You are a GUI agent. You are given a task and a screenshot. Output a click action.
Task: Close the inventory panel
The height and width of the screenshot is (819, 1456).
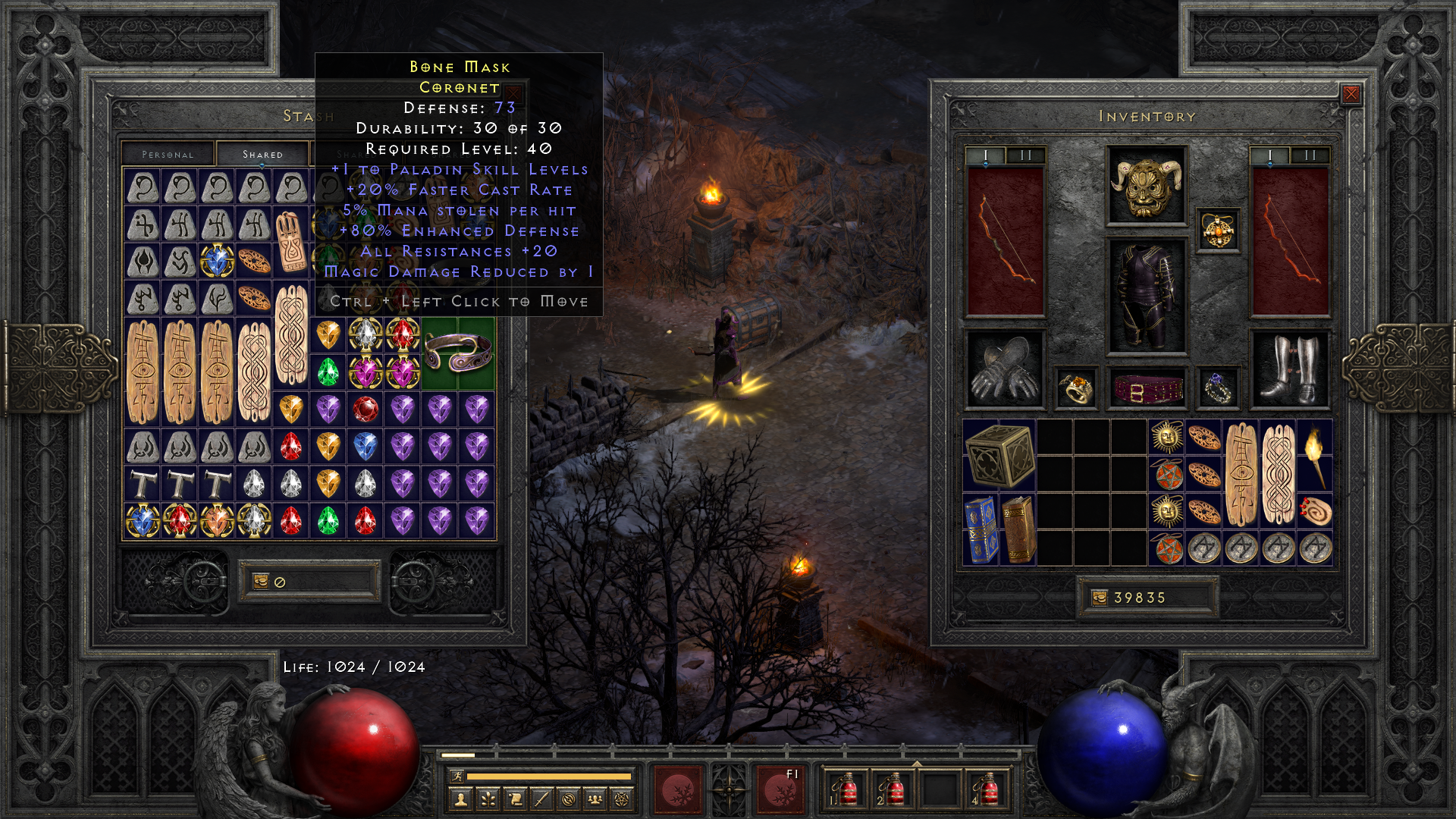click(1351, 94)
